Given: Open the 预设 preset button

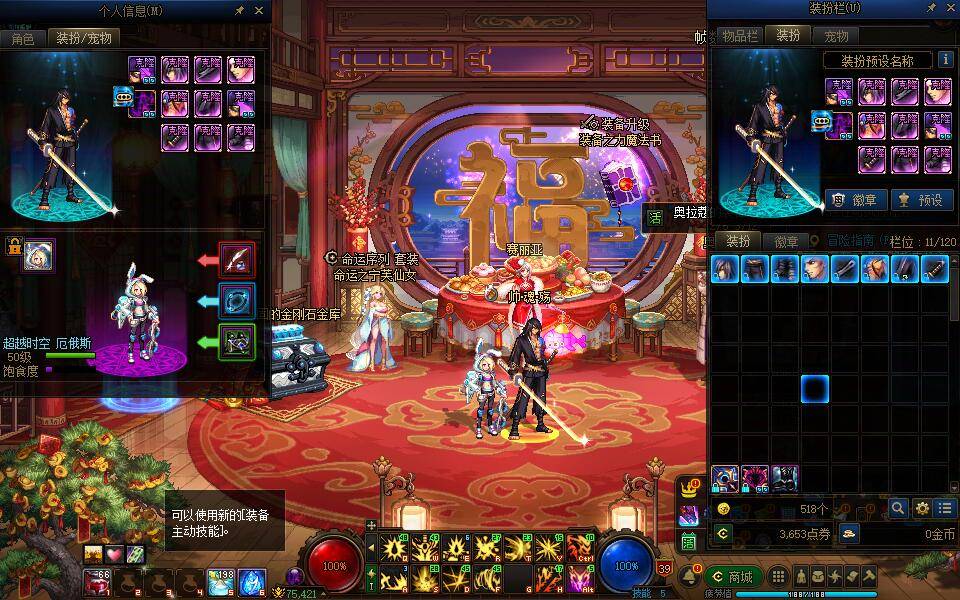Looking at the screenshot, I should point(921,199).
